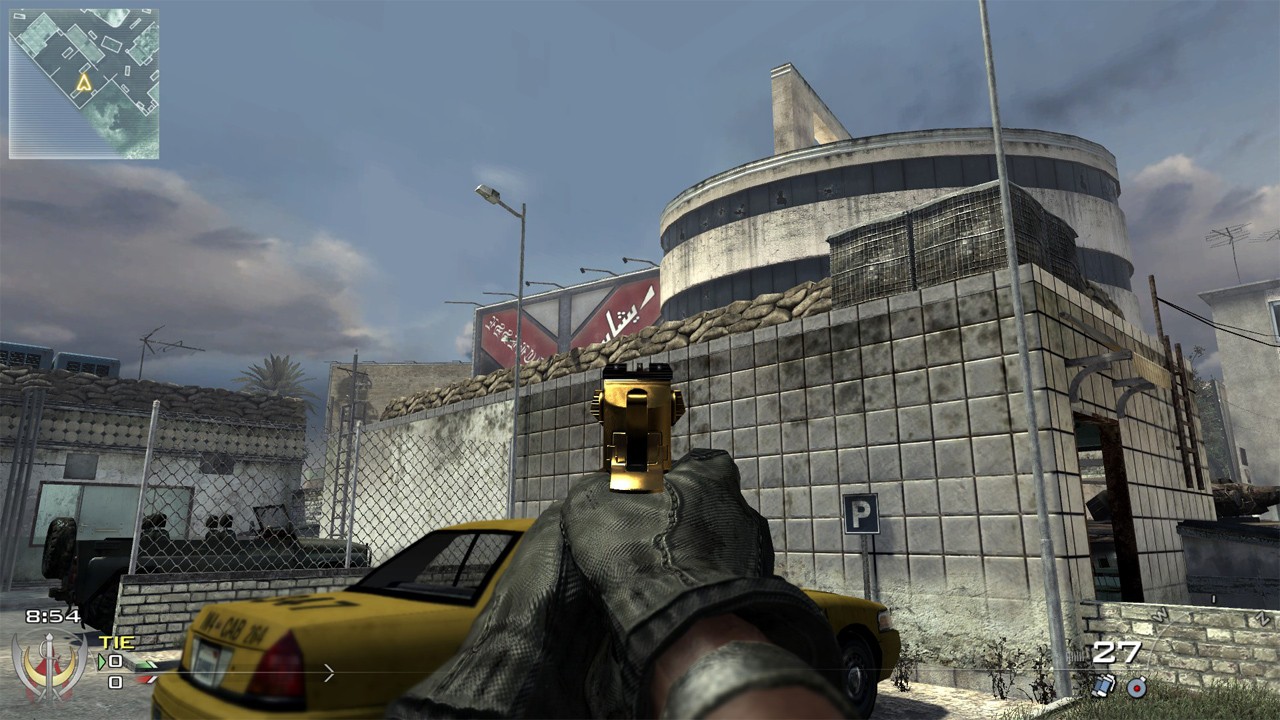Image resolution: width=1280 pixels, height=720 pixels.
Task: Select the semtex grenade icon
Action: click(x=1135, y=688)
